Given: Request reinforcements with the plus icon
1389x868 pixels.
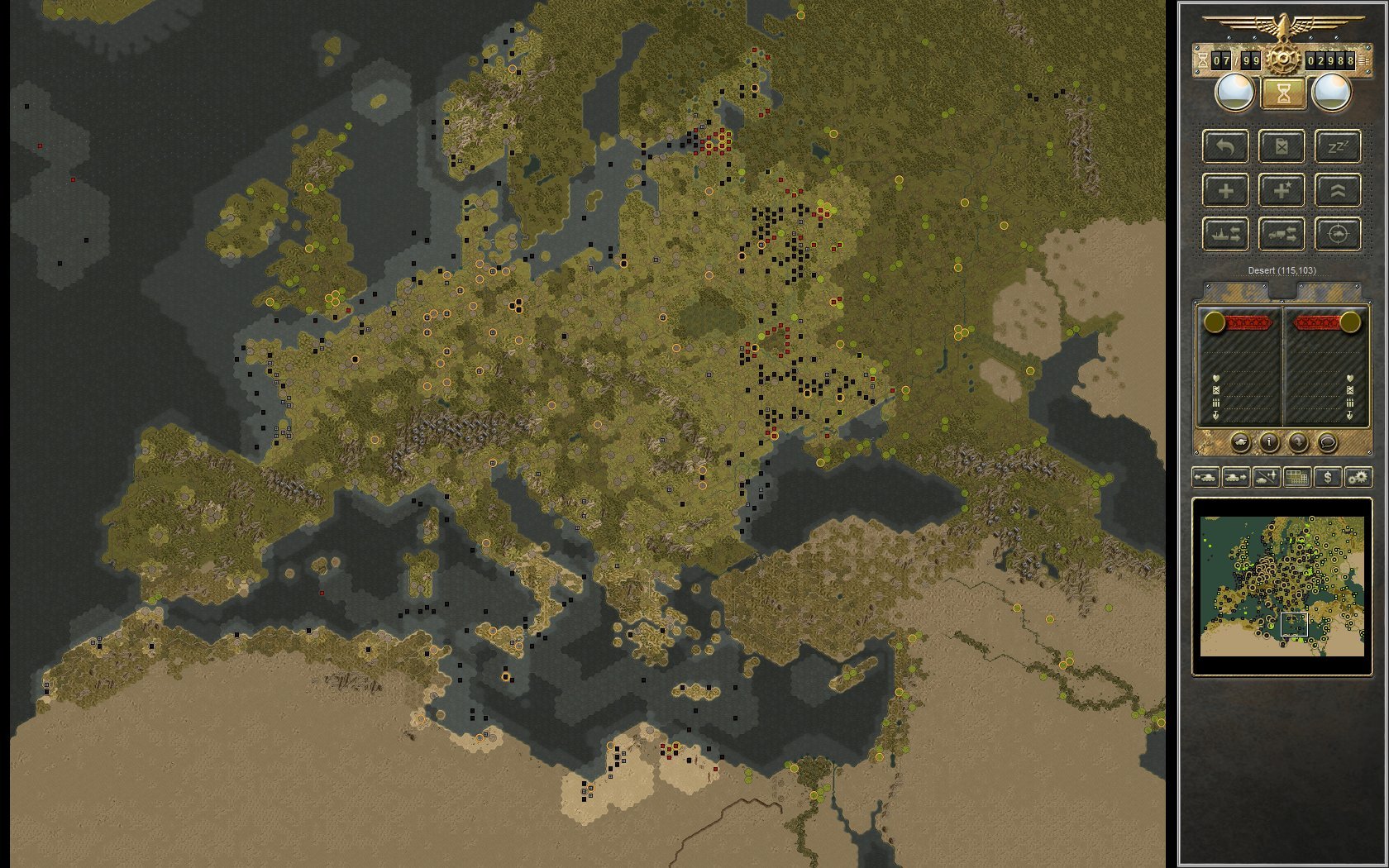Looking at the screenshot, I should (x=1225, y=190).
